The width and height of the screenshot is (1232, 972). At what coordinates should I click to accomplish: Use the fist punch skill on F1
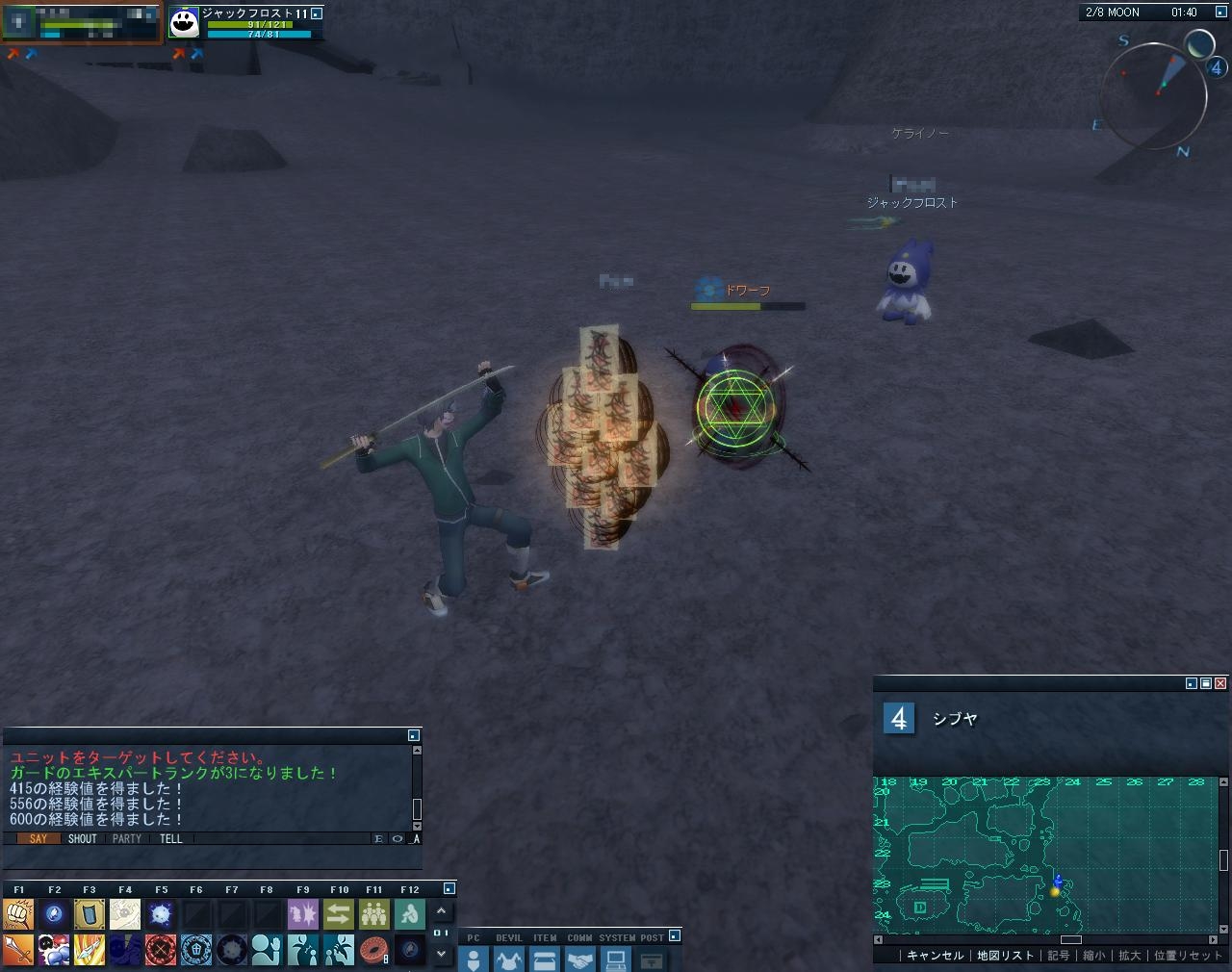pyautogui.click(x=18, y=913)
